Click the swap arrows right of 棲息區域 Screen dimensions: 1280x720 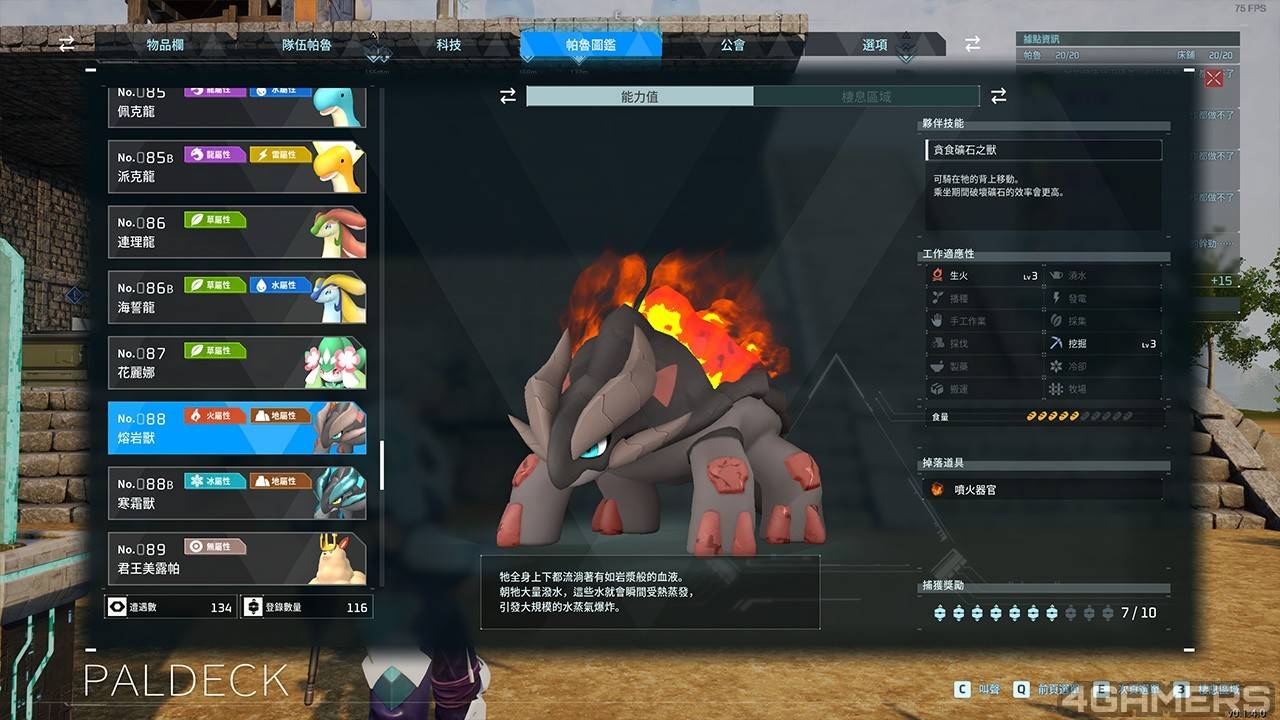coord(998,96)
